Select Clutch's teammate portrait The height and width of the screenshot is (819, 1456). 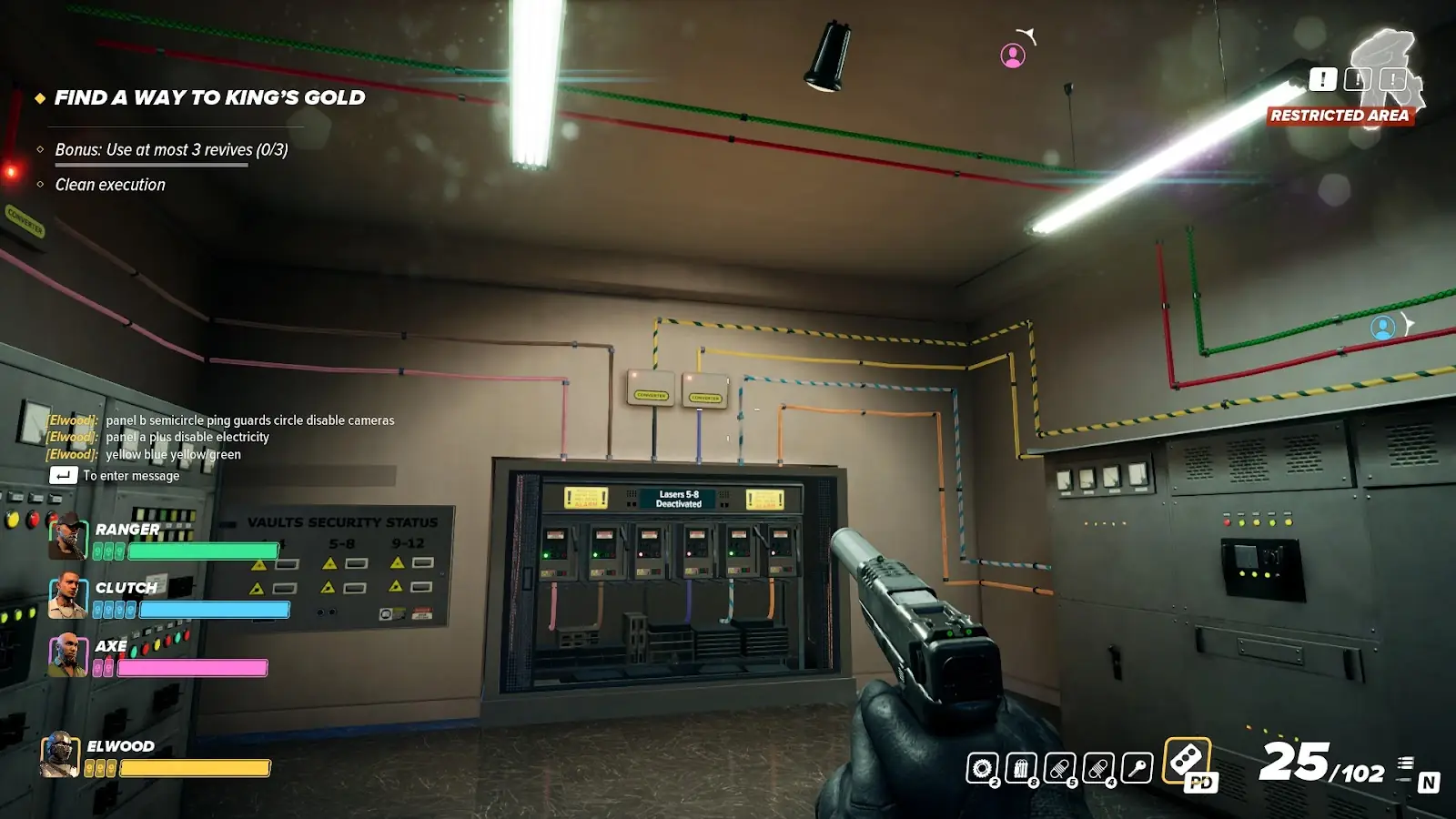click(x=67, y=596)
